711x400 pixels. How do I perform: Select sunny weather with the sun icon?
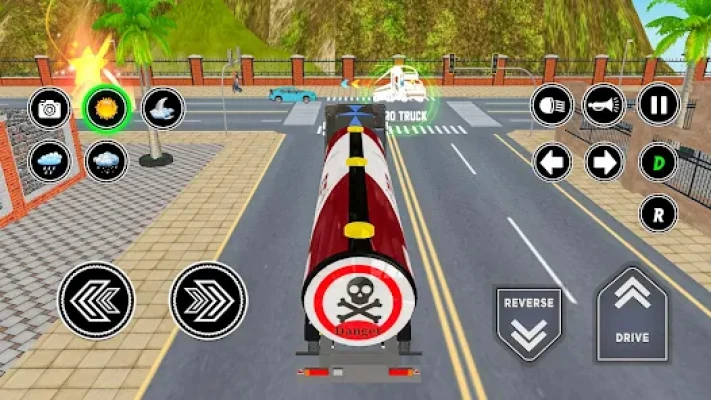click(x=105, y=108)
